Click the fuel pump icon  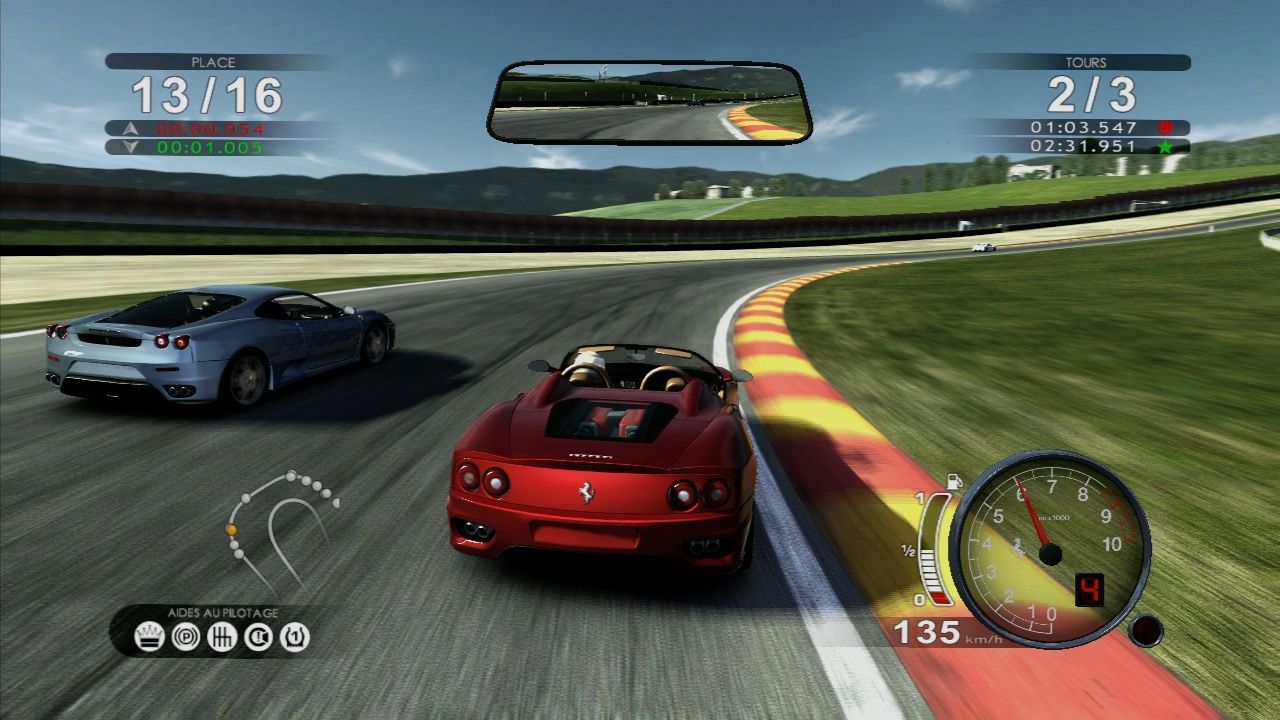tap(954, 481)
